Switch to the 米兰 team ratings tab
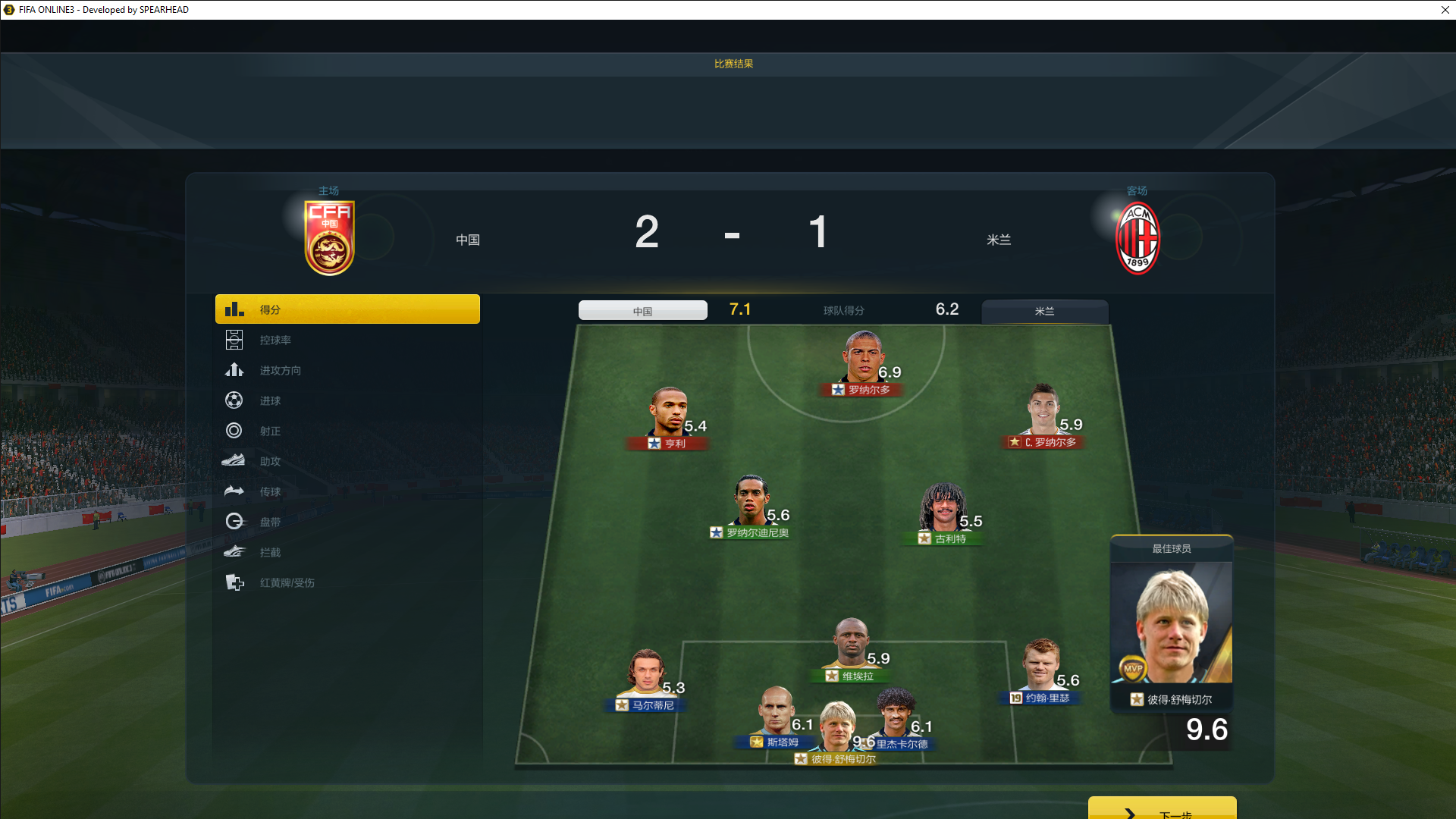 [1044, 311]
